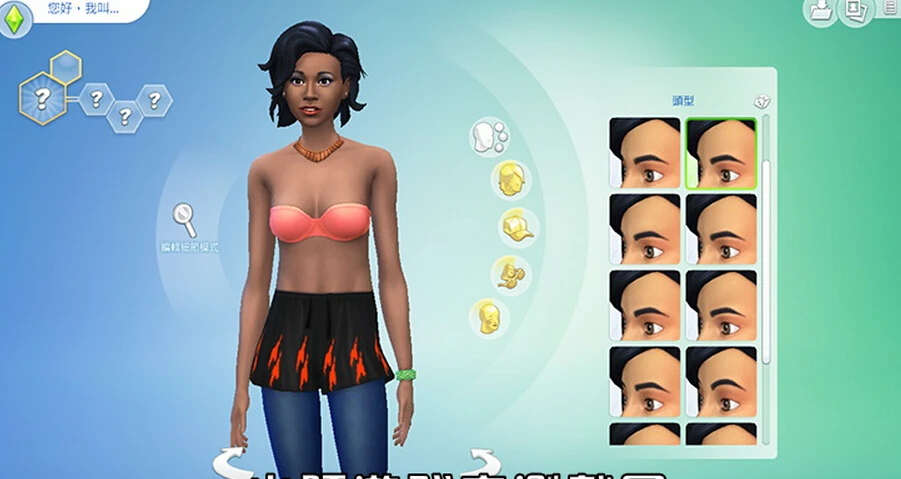Click the filter icon beside the 頭型 header

click(x=761, y=102)
